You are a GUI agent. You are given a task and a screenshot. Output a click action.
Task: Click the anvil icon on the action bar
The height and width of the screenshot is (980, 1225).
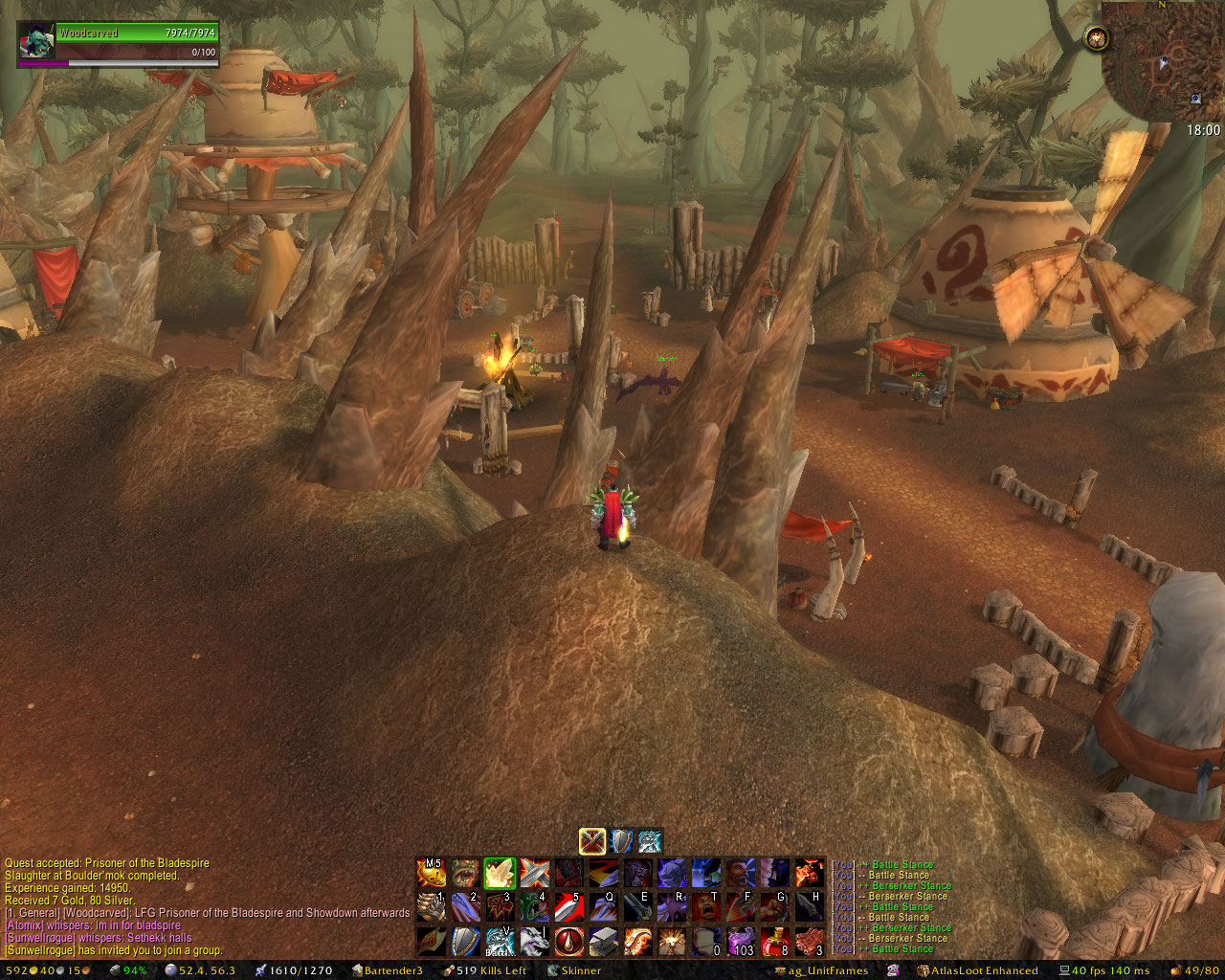[603, 942]
